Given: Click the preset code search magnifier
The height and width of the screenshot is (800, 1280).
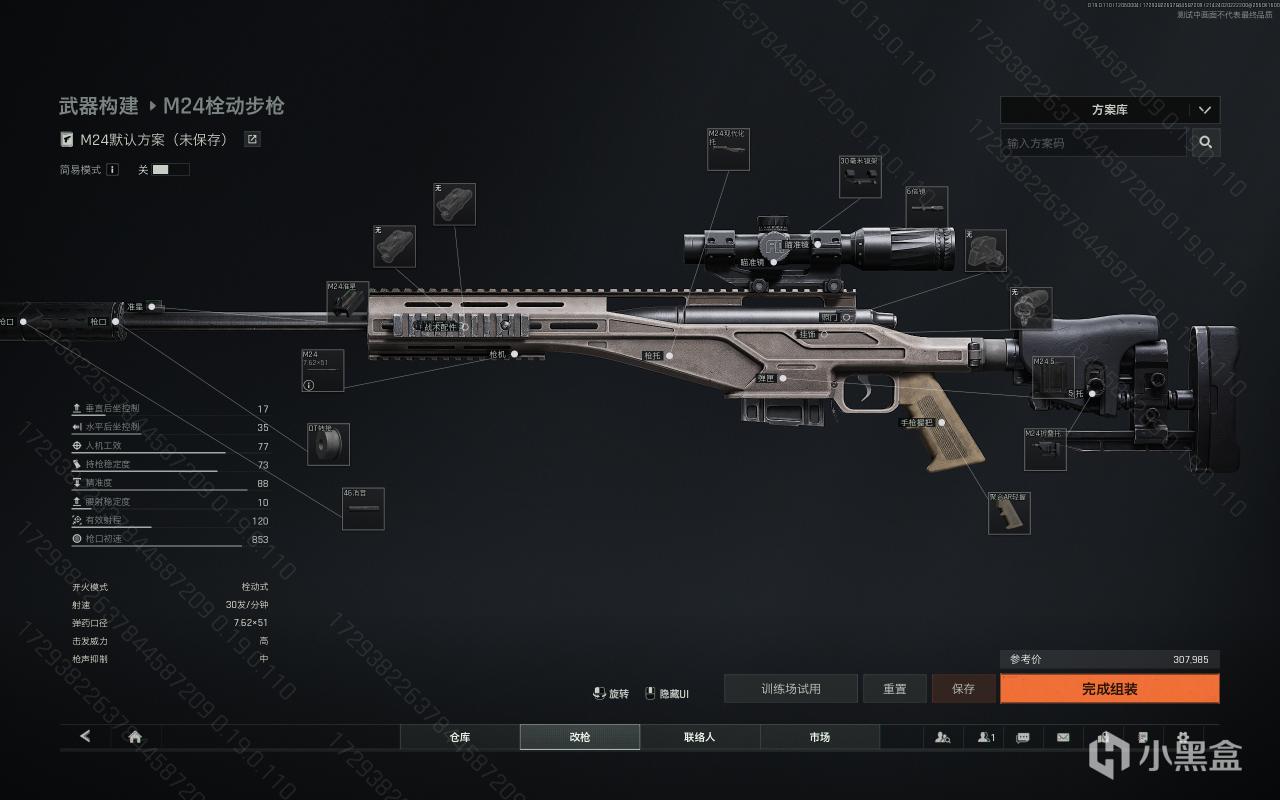Looking at the screenshot, I should [x=1206, y=143].
